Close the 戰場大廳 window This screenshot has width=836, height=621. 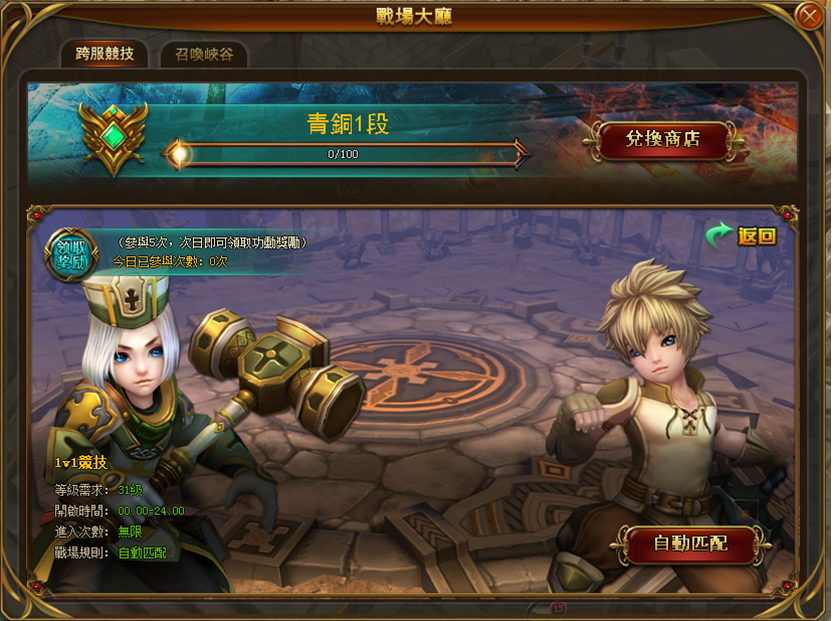(809, 16)
